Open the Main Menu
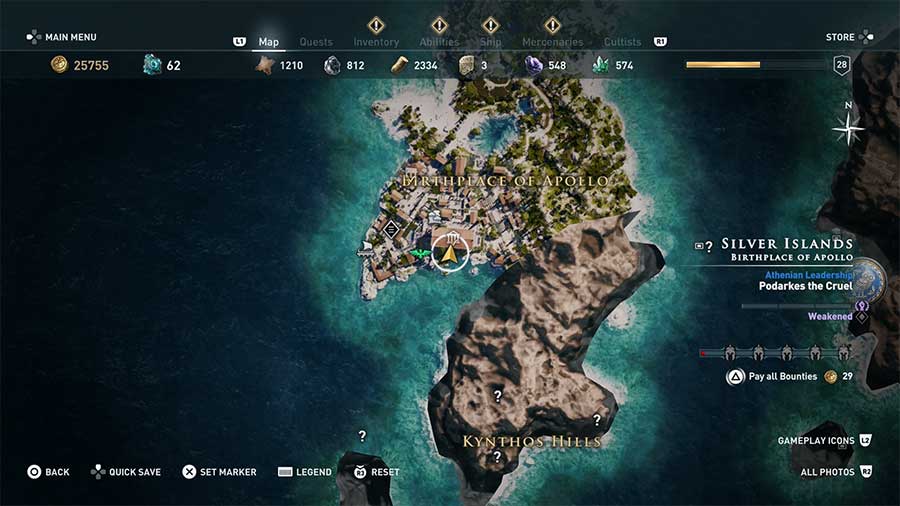 (62, 37)
